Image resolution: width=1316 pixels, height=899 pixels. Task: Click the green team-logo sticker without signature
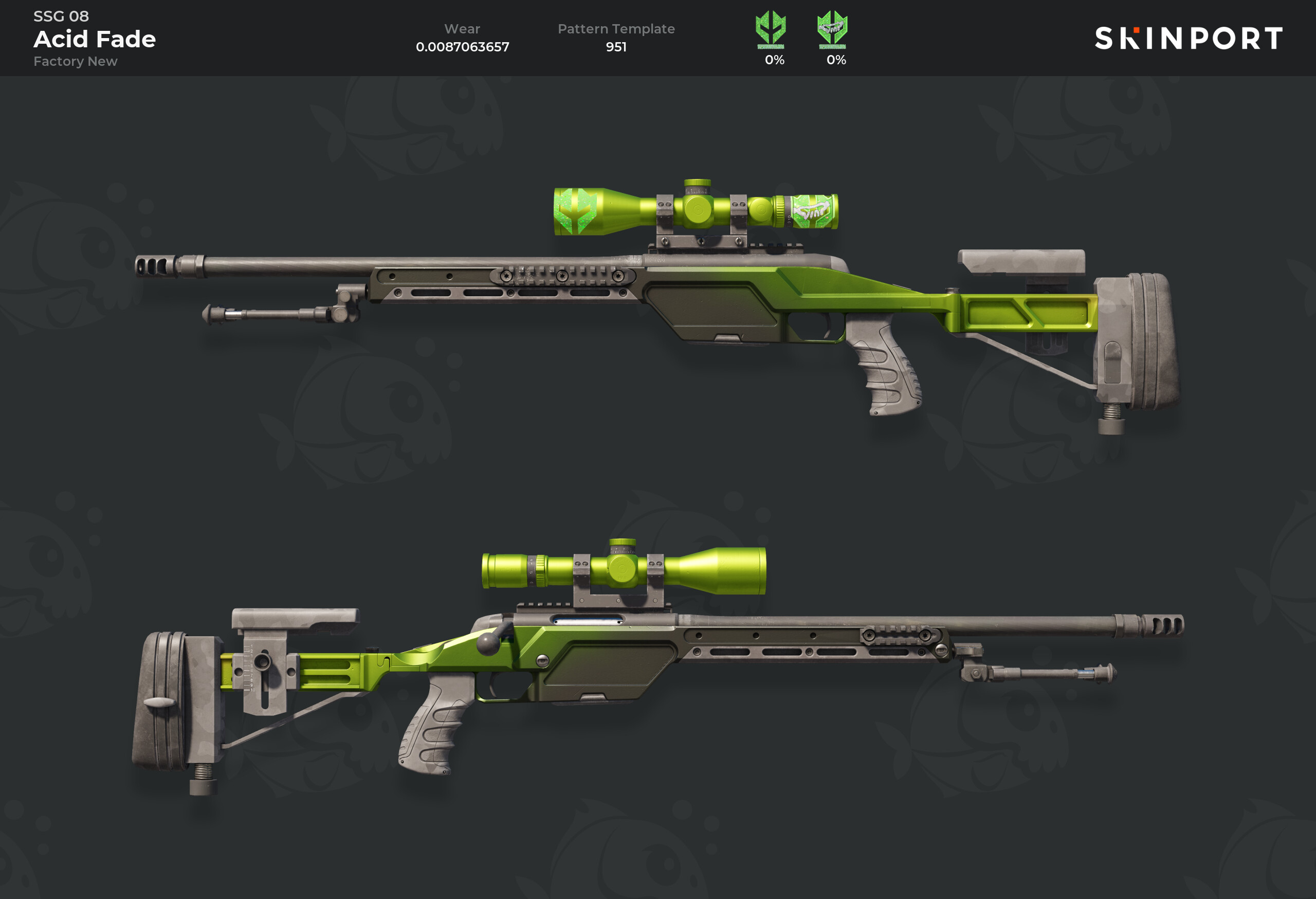tap(770, 29)
